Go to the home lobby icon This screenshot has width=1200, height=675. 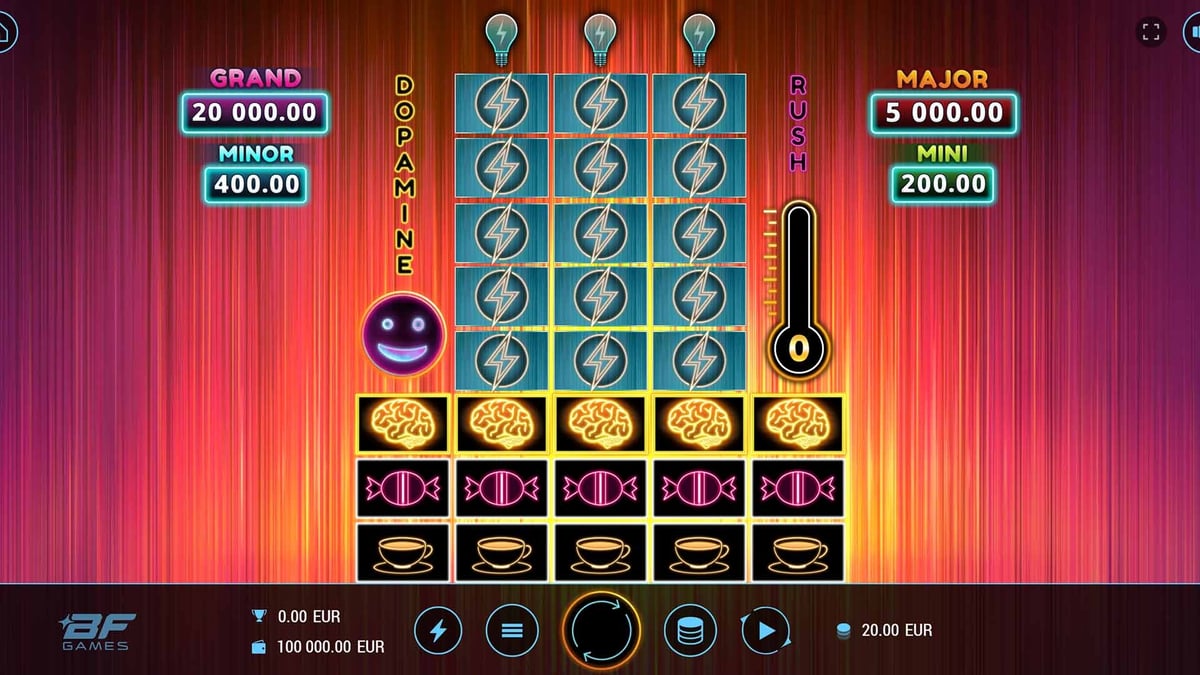point(5,32)
